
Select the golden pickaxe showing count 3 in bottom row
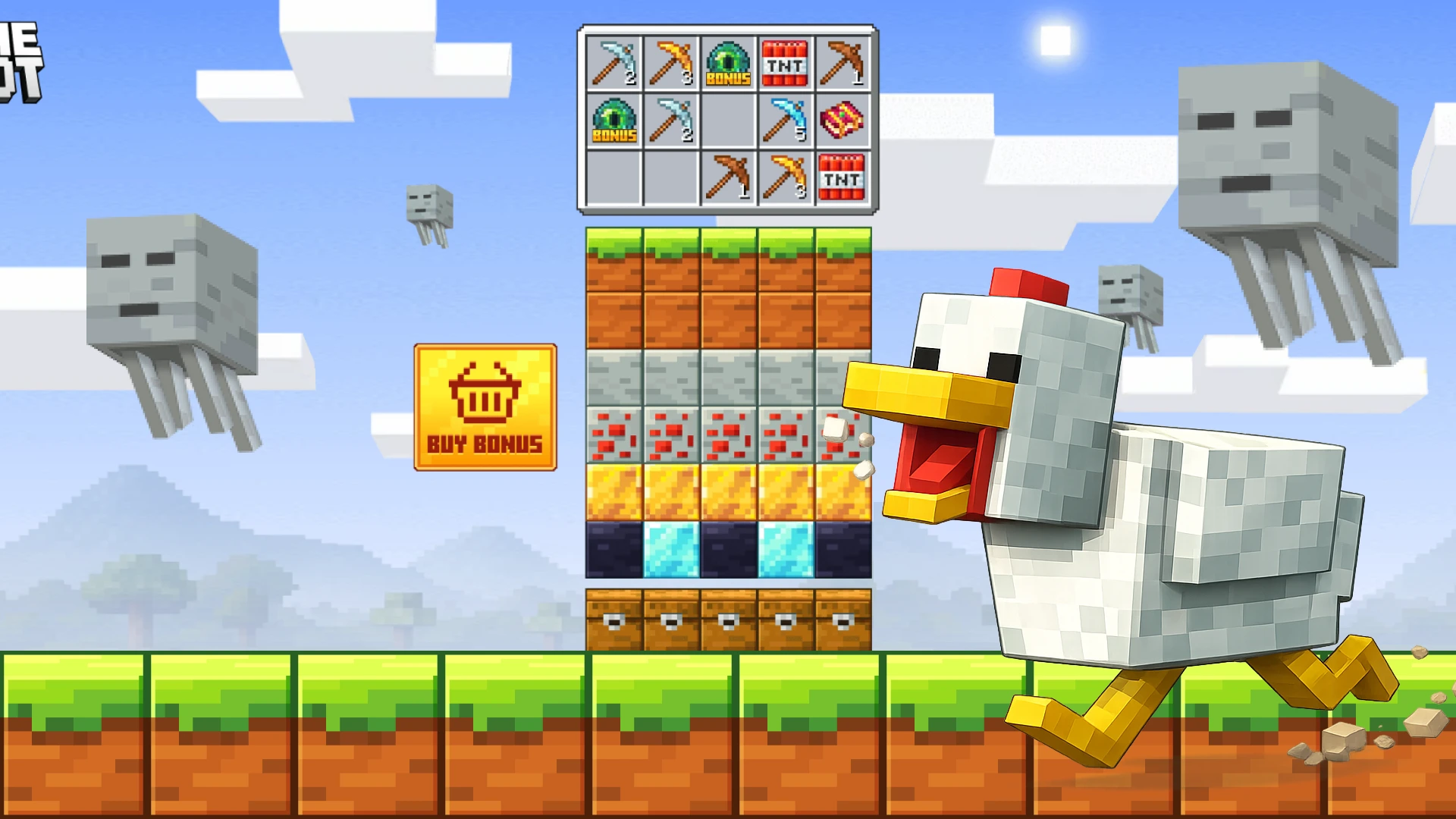[786, 178]
